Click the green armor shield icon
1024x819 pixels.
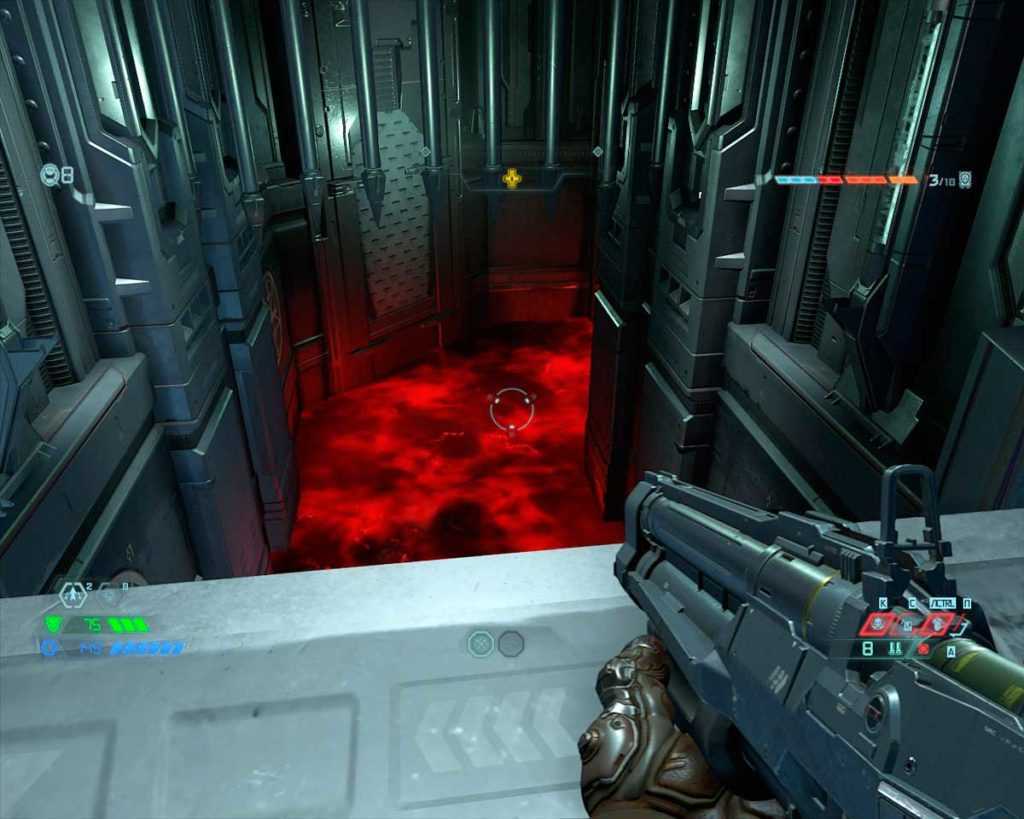point(52,624)
